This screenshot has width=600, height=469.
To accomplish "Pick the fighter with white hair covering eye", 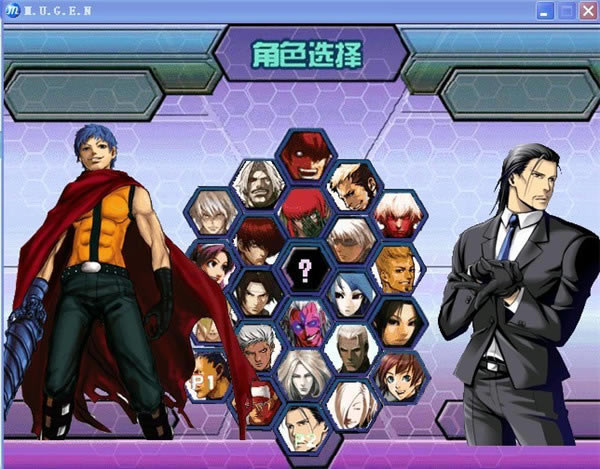I will click(351, 403).
